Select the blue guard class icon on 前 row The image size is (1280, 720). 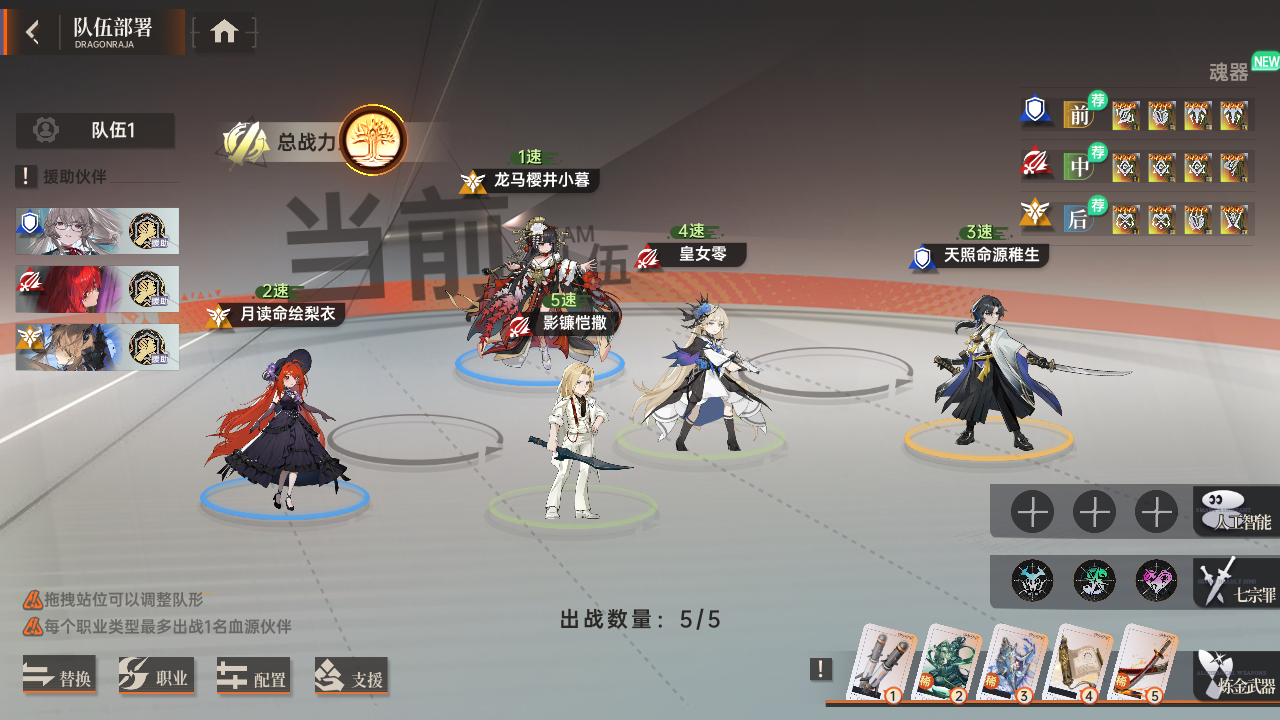[1037, 112]
